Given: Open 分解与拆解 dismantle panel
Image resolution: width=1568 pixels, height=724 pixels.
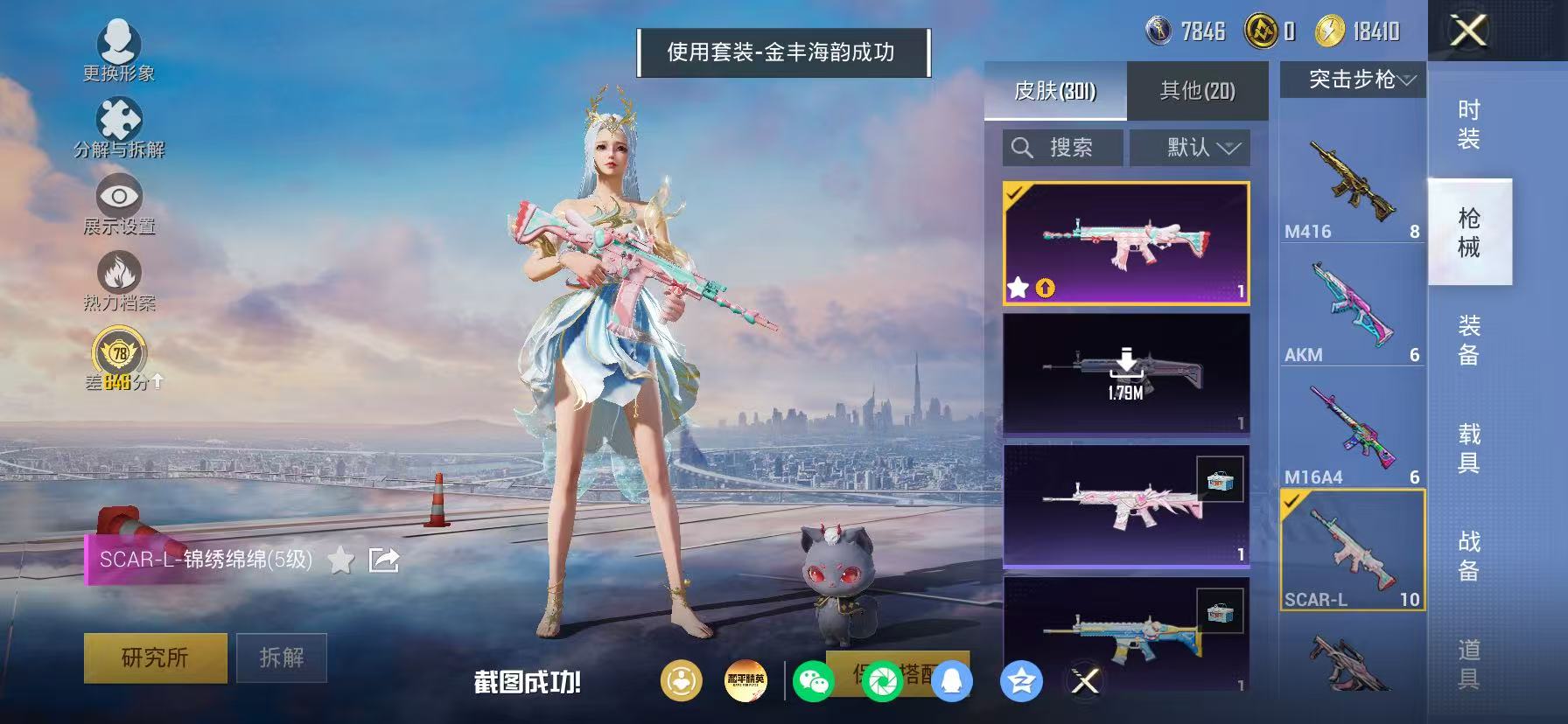Looking at the screenshot, I should 117,115.
